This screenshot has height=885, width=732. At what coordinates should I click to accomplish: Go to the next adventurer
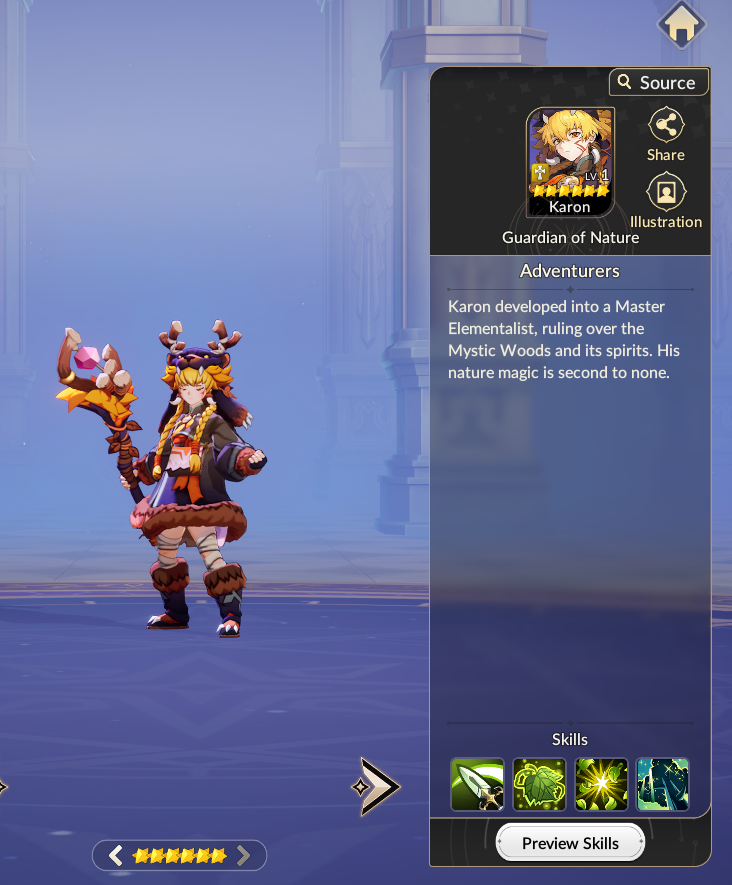coord(377,786)
